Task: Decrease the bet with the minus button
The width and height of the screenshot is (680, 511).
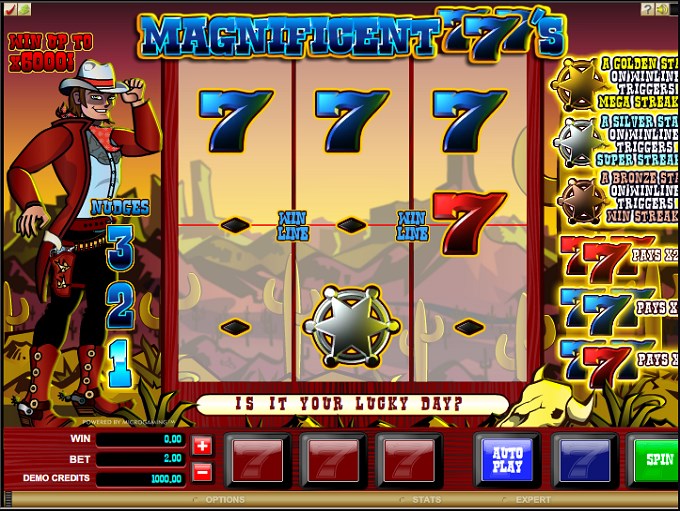Action: click(202, 471)
